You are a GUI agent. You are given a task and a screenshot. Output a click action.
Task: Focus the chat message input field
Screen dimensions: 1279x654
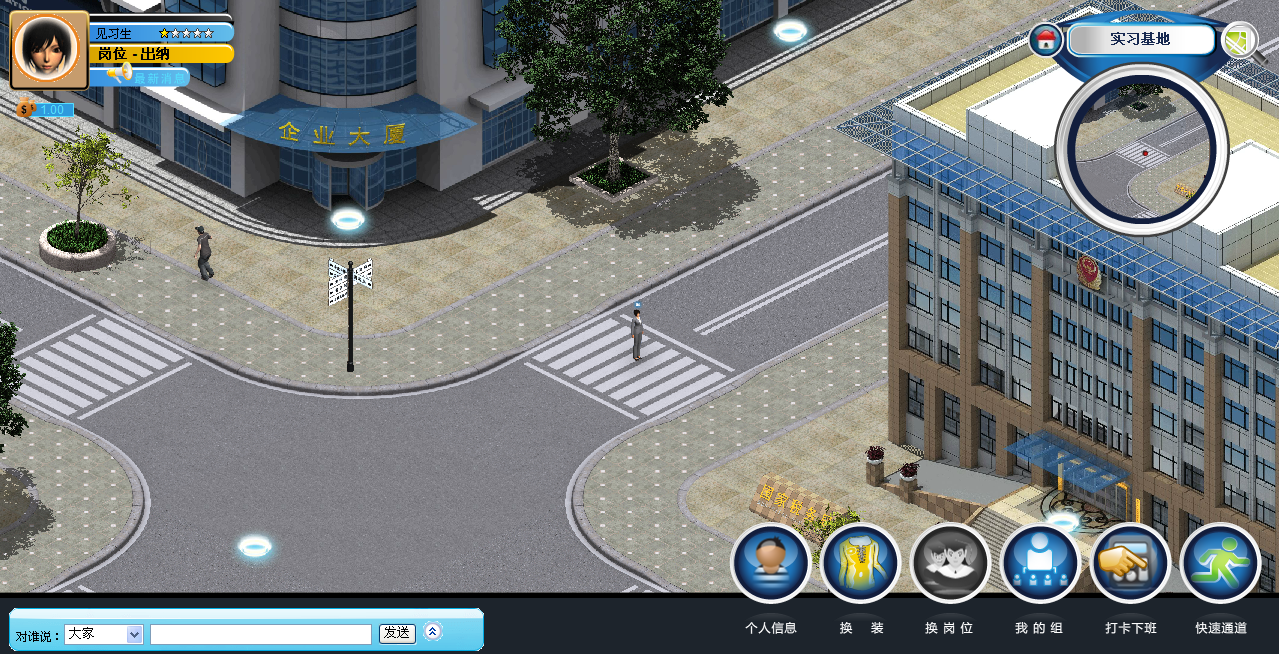click(260, 634)
